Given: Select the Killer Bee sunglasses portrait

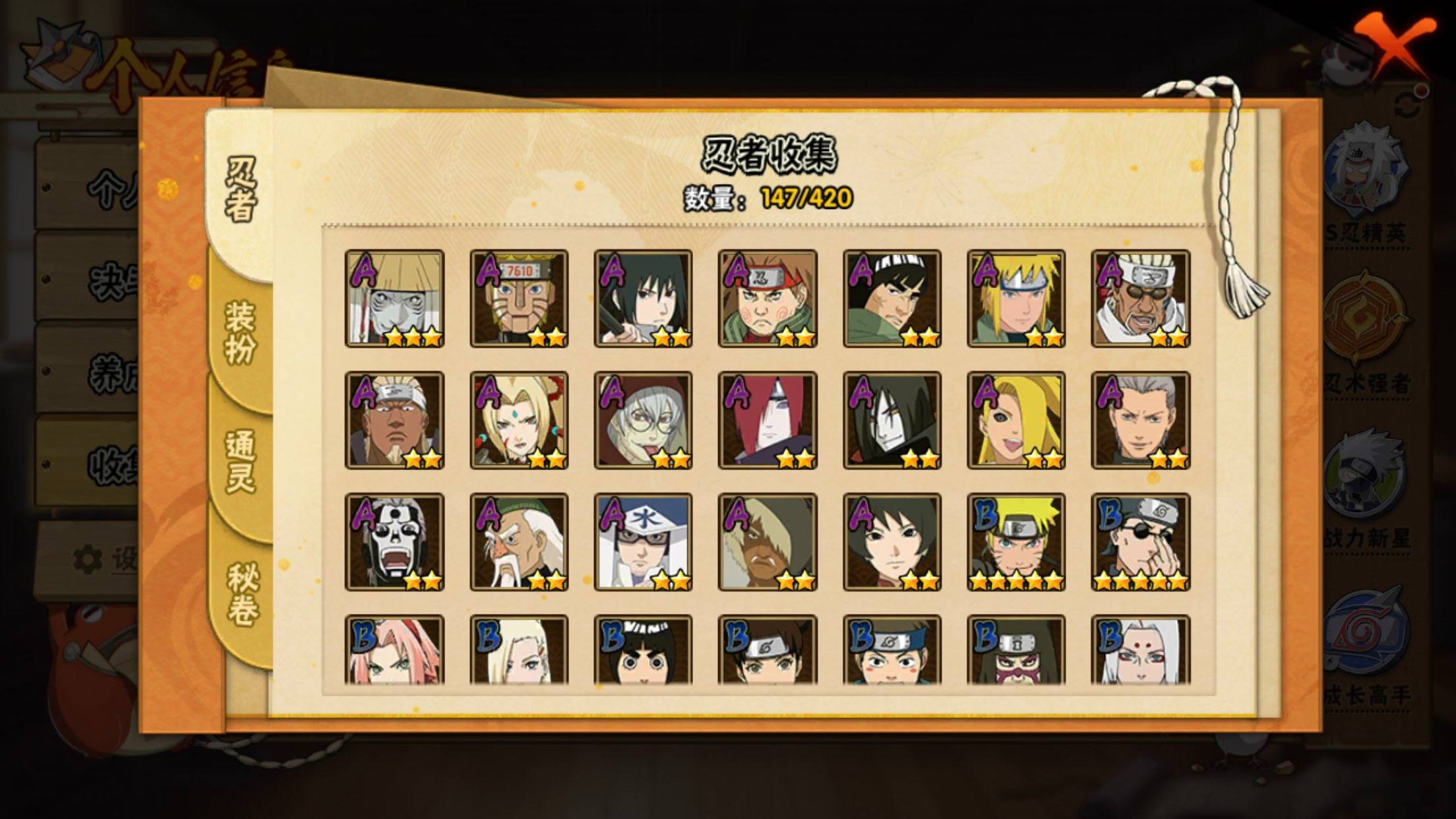Looking at the screenshot, I should pyautogui.click(x=1141, y=298).
